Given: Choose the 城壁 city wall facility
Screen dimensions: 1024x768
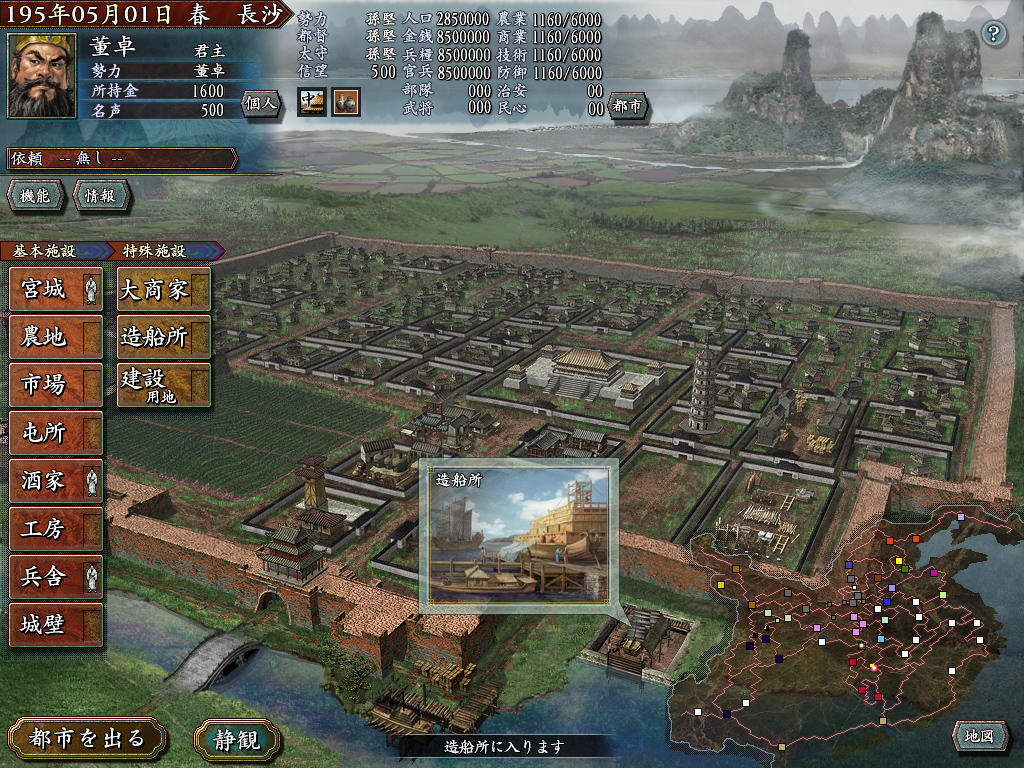Looking at the screenshot, I should pyautogui.click(x=55, y=624).
